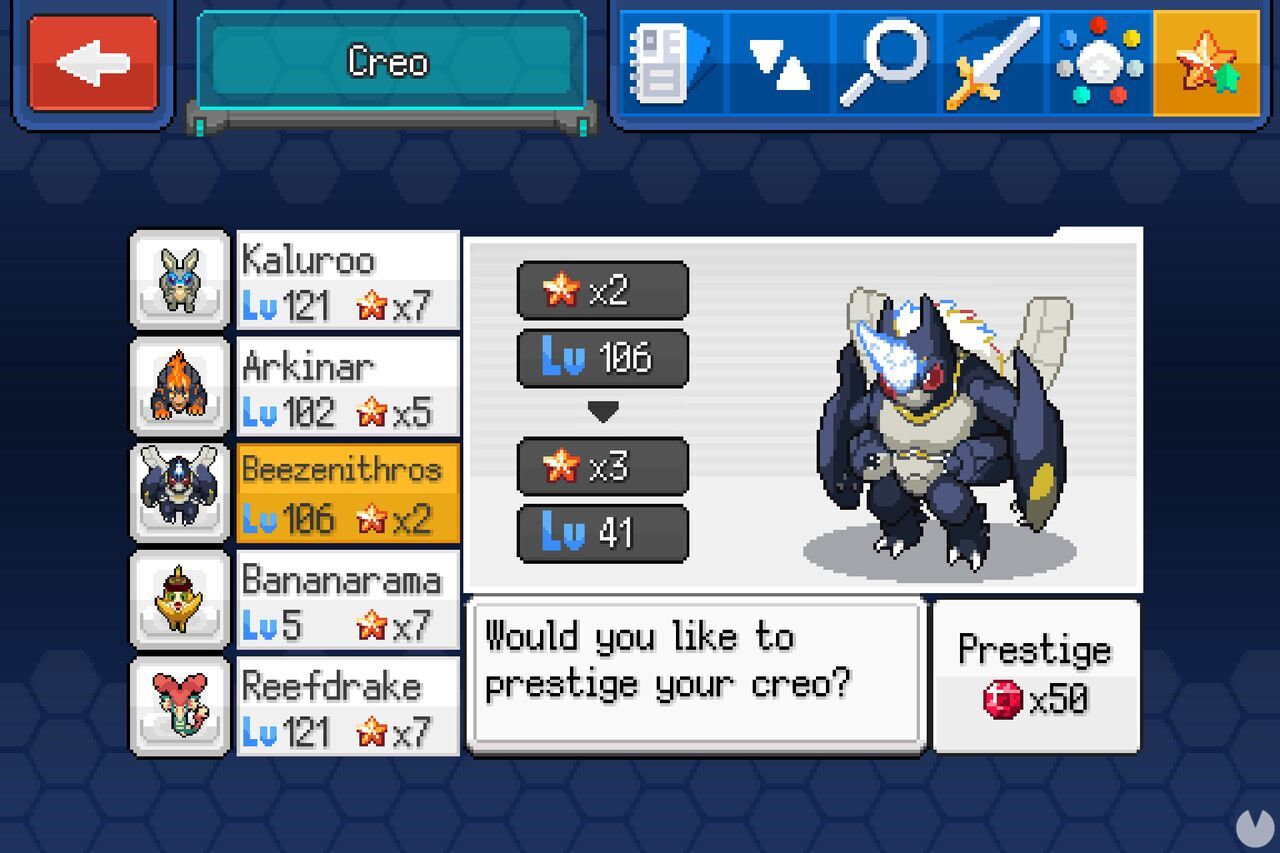Click the Beezenithros sprite artwork
Image resolution: width=1280 pixels, height=853 pixels.
(940, 430)
